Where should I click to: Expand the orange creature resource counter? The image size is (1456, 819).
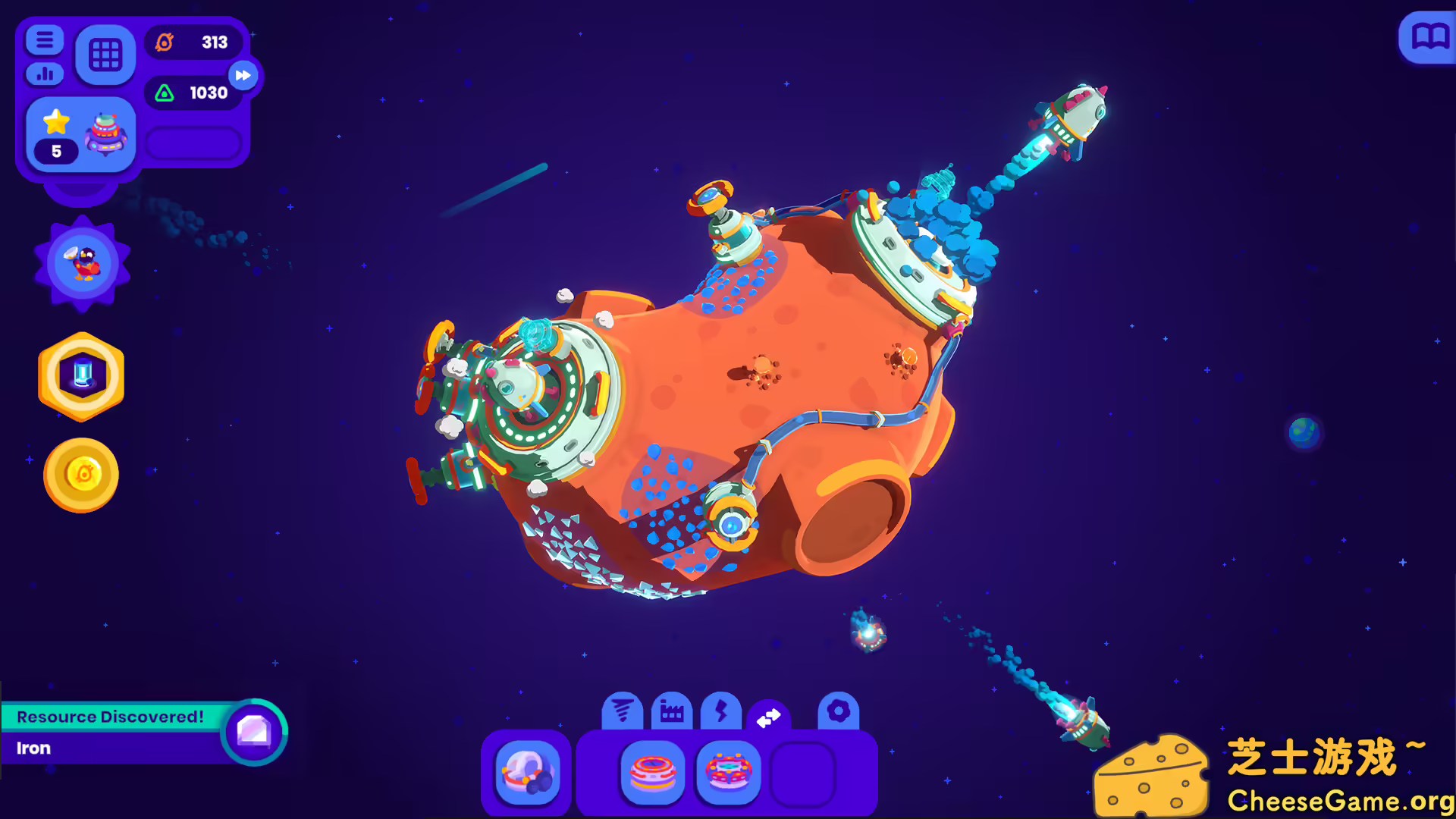193,42
